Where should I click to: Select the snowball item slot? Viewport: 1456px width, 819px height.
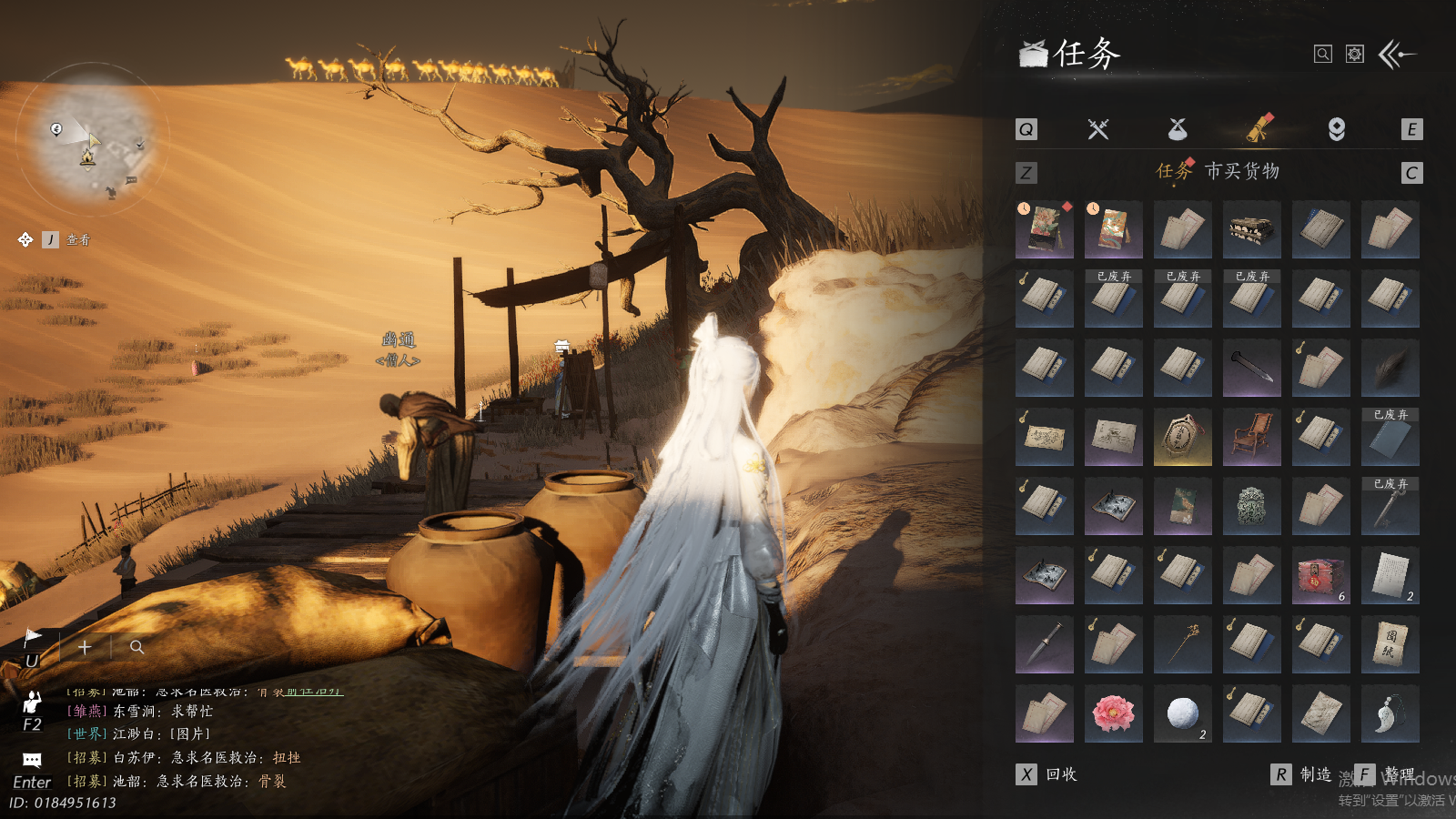1182,713
